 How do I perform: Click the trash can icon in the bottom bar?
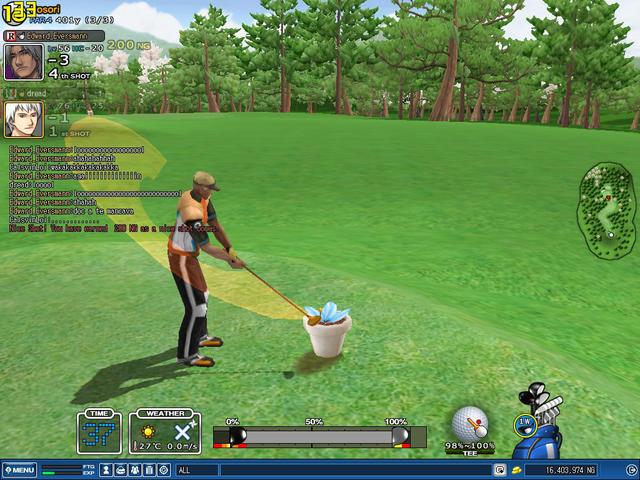pos(149,469)
